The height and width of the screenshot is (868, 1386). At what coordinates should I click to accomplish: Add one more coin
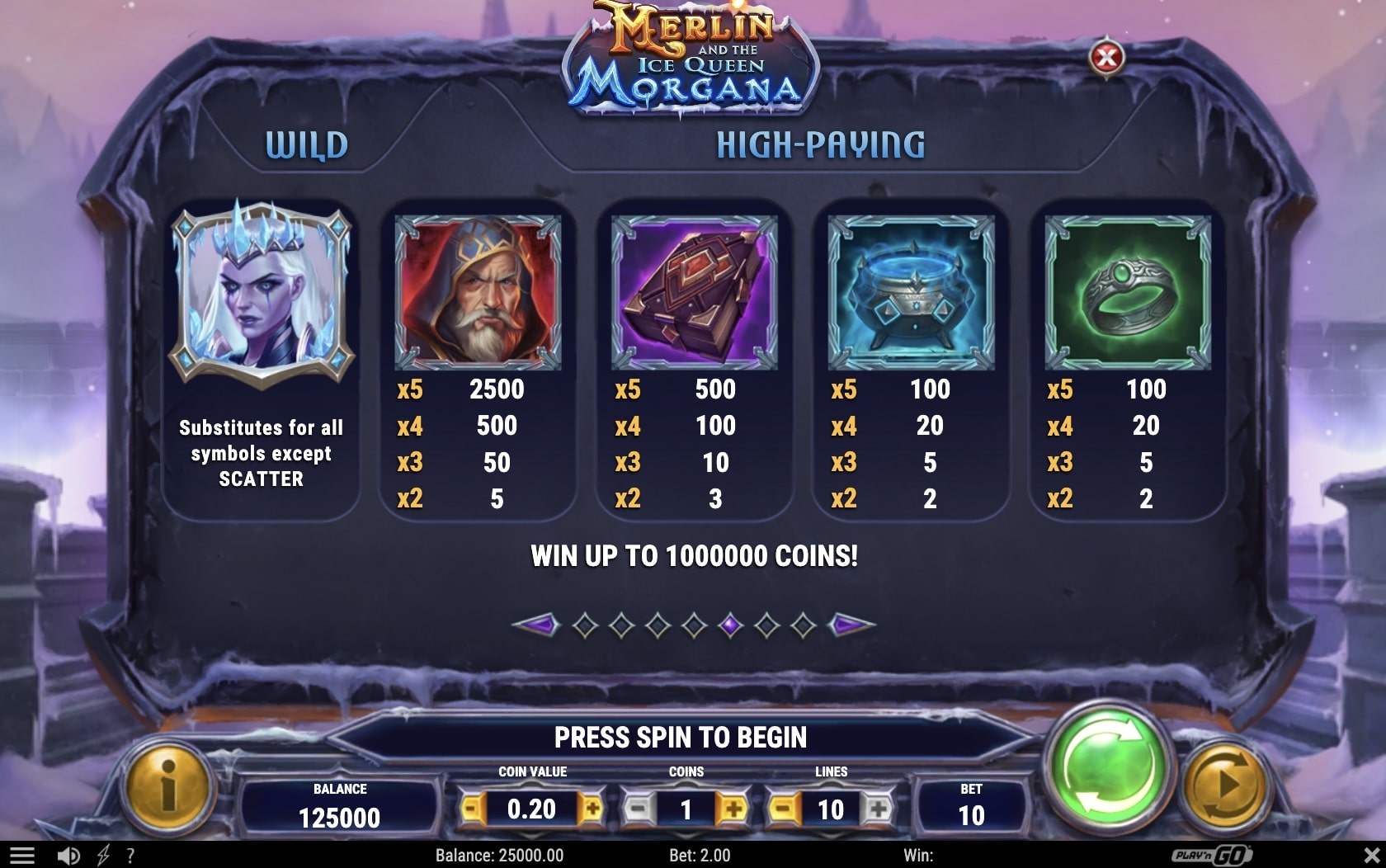pyautogui.click(x=732, y=809)
